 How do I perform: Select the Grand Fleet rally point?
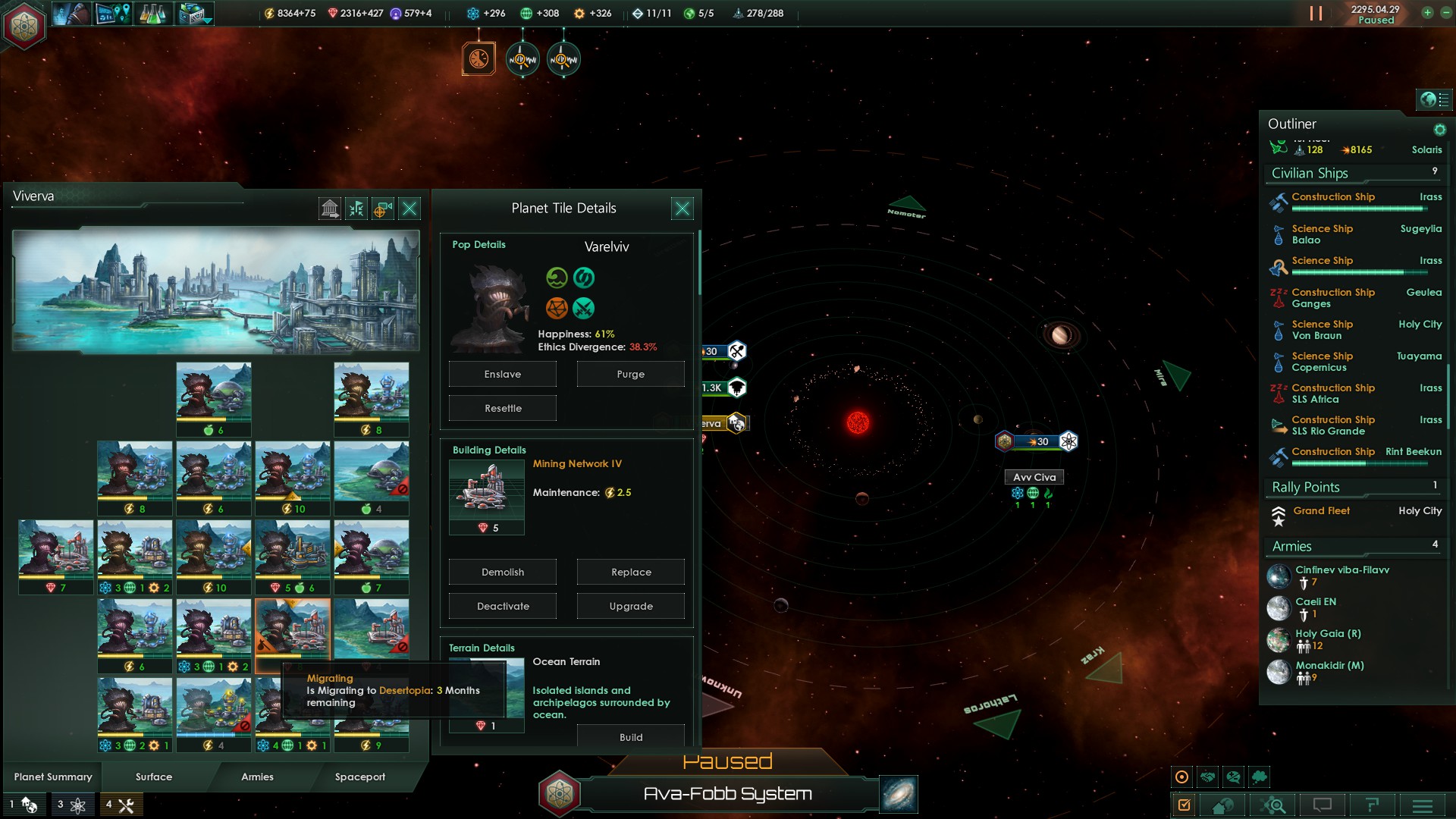[1321, 512]
